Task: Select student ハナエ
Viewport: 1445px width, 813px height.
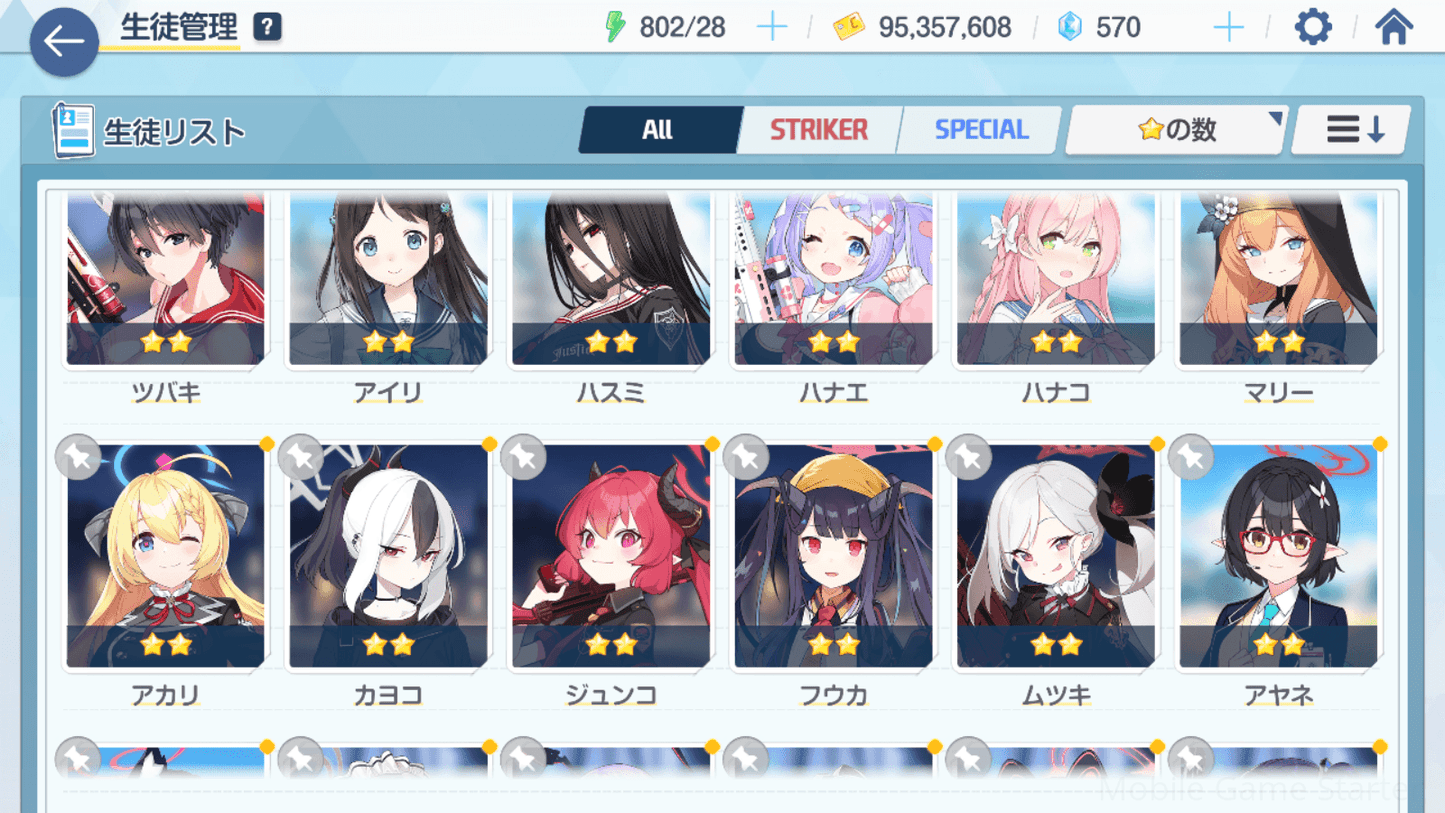Action: click(833, 280)
